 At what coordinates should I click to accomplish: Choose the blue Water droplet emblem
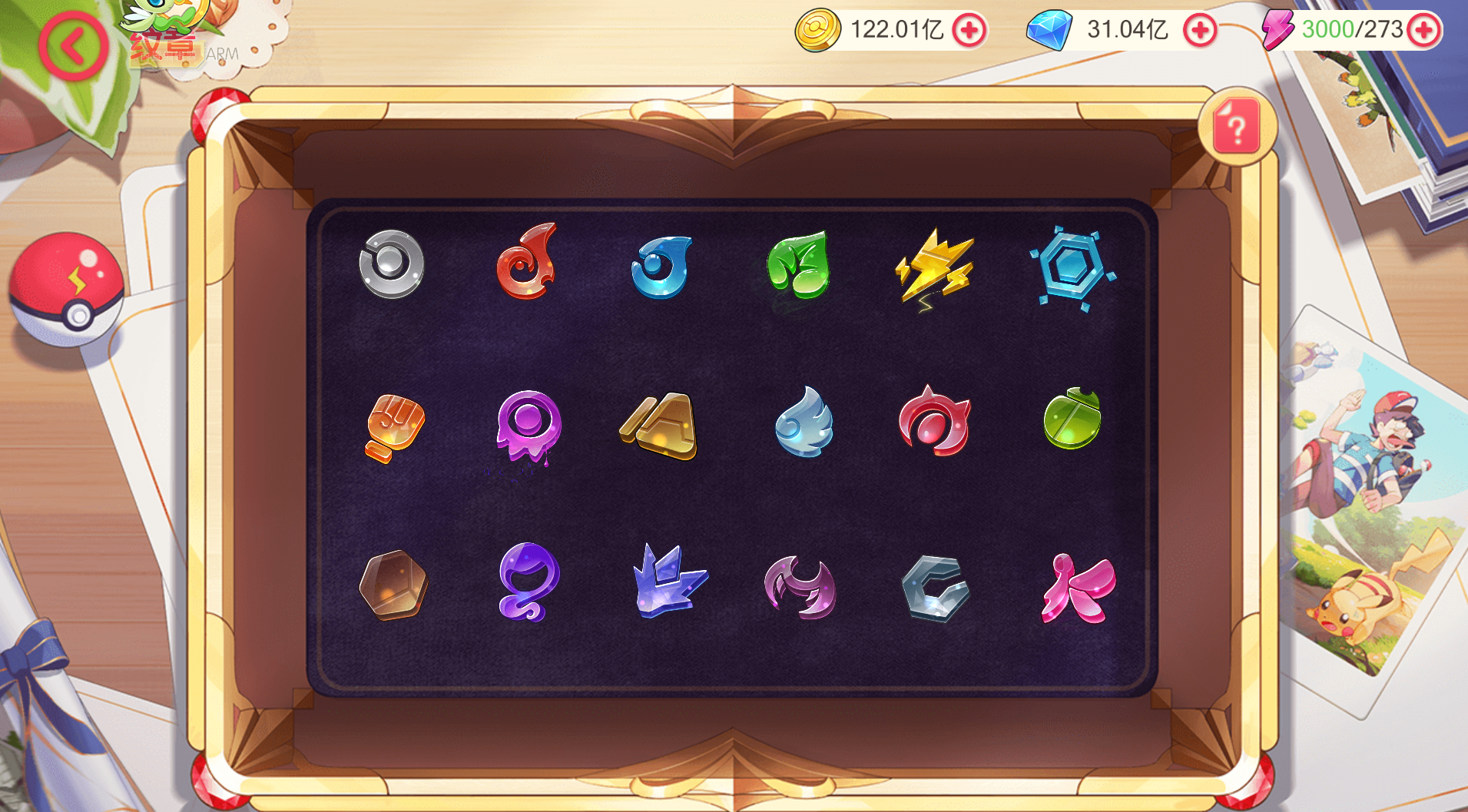661,267
